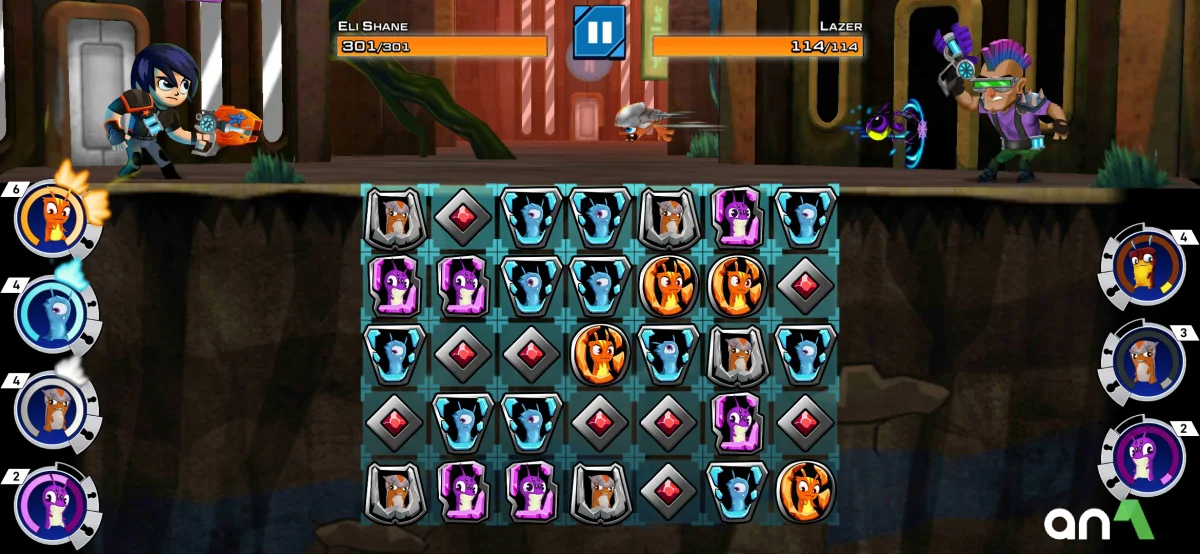The width and height of the screenshot is (1200, 554).
Task: Choose the red gem tile in the top row
Action: tap(463, 216)
